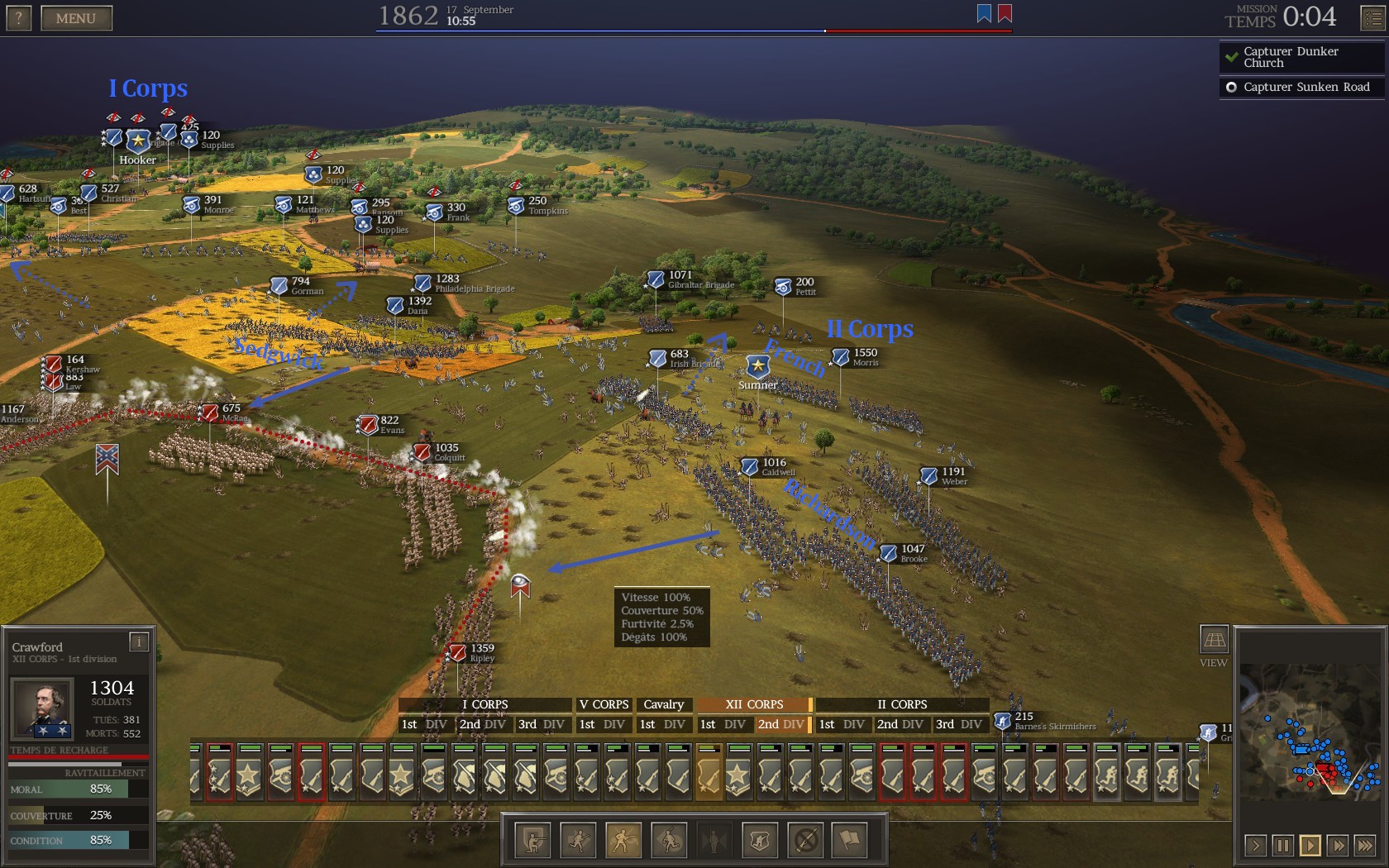Open Crawford's unit info button
This screenshot has width=1389, height=868.
pyautogui.click(x=139, y=641)
